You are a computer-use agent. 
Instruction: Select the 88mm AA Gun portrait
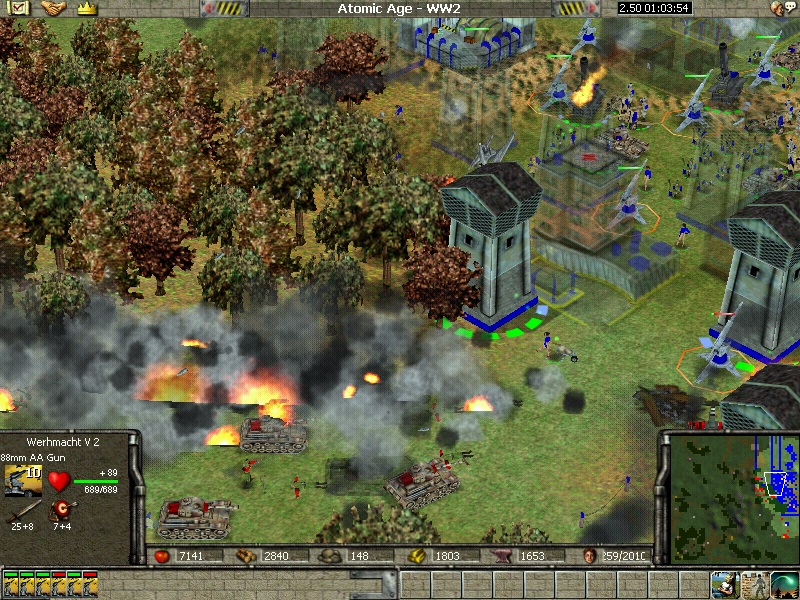[x=23, y=481]
